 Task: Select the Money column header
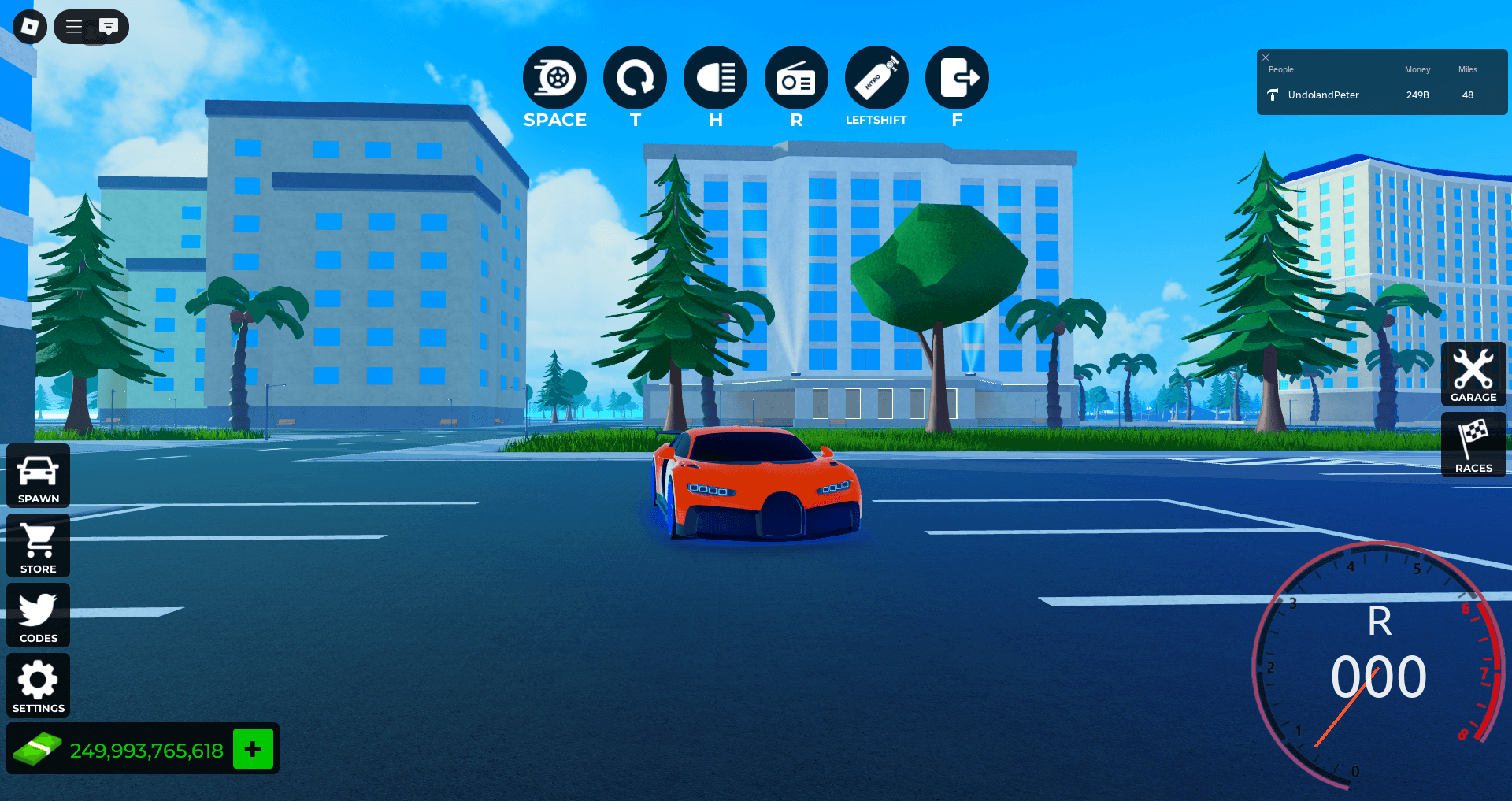point(1417,69)
